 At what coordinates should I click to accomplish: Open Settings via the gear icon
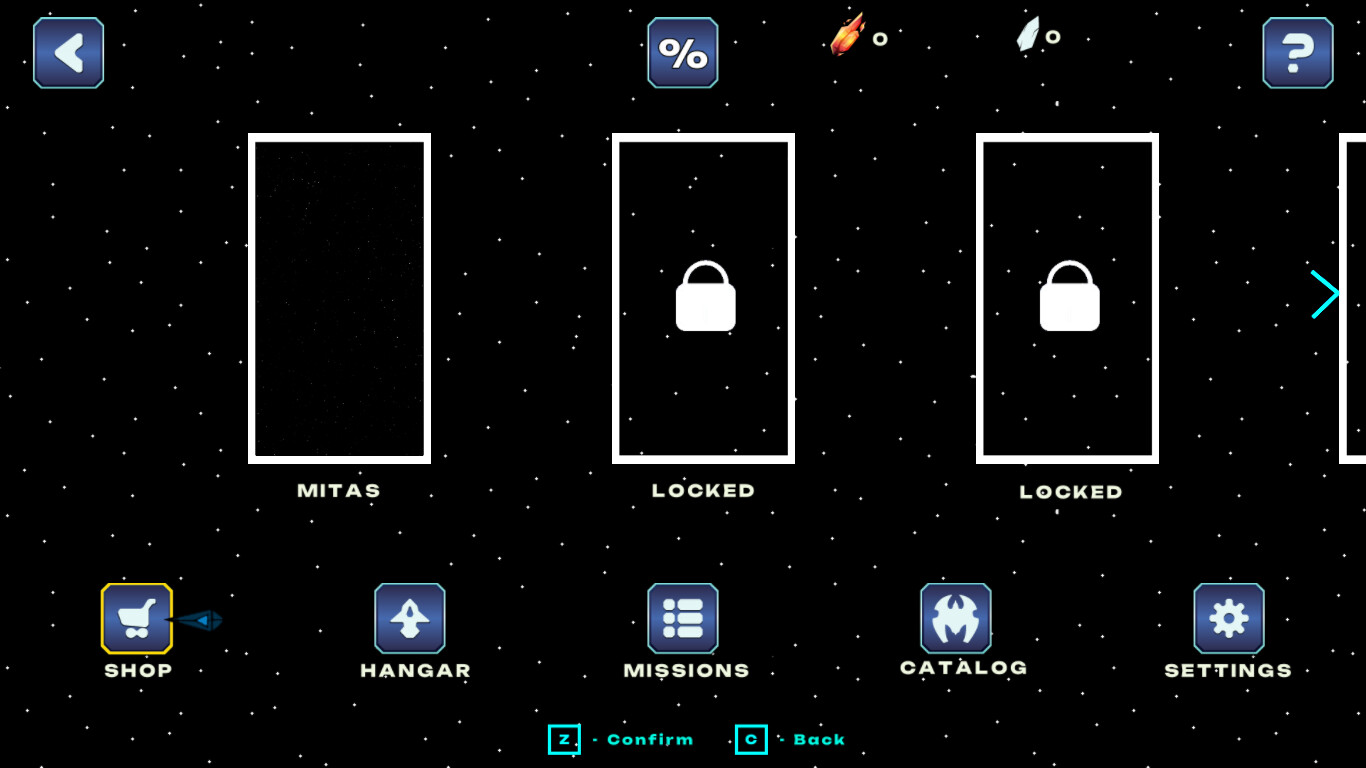(1228, 617)
